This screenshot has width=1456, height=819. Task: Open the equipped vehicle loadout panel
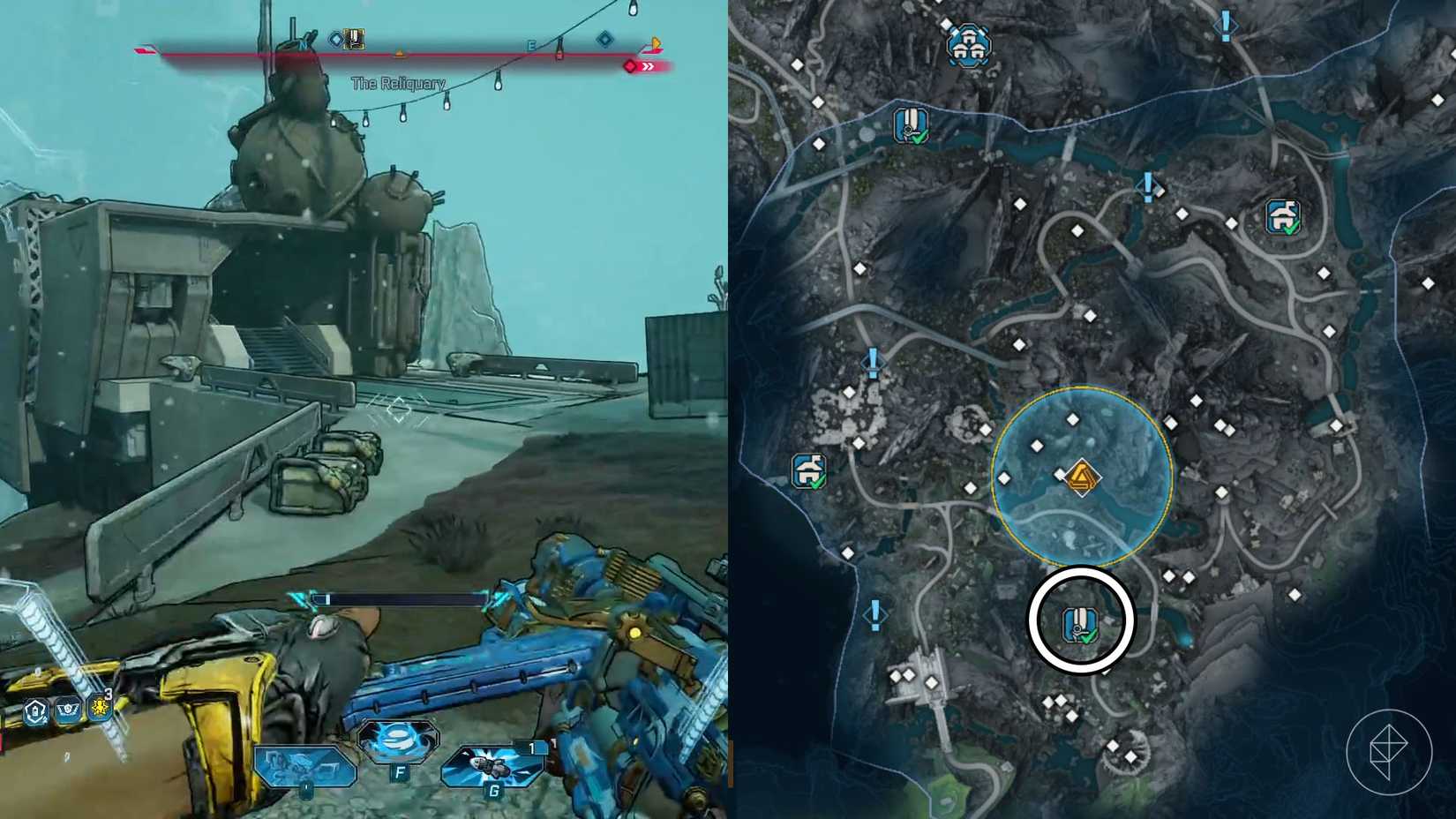(x=304, y=765)
